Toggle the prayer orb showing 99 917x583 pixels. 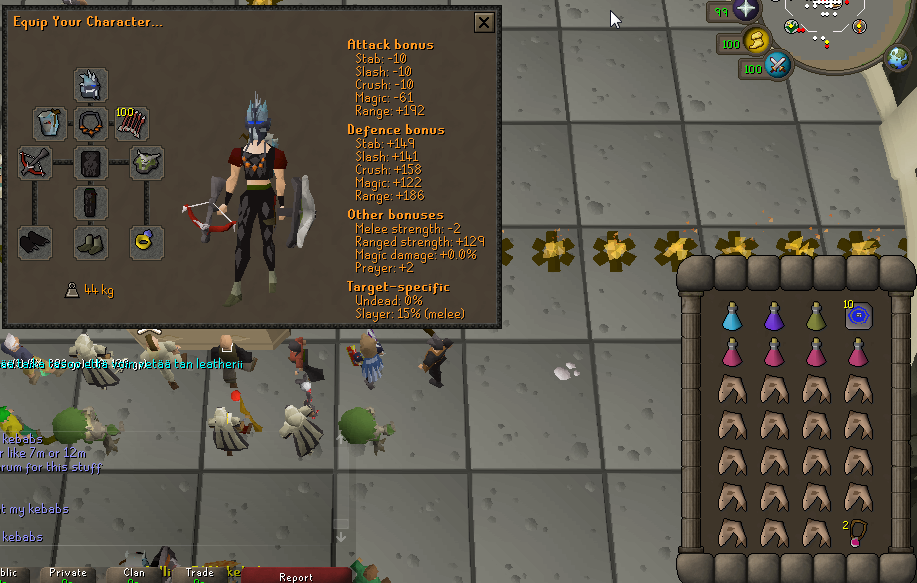[x=746, y=11]
